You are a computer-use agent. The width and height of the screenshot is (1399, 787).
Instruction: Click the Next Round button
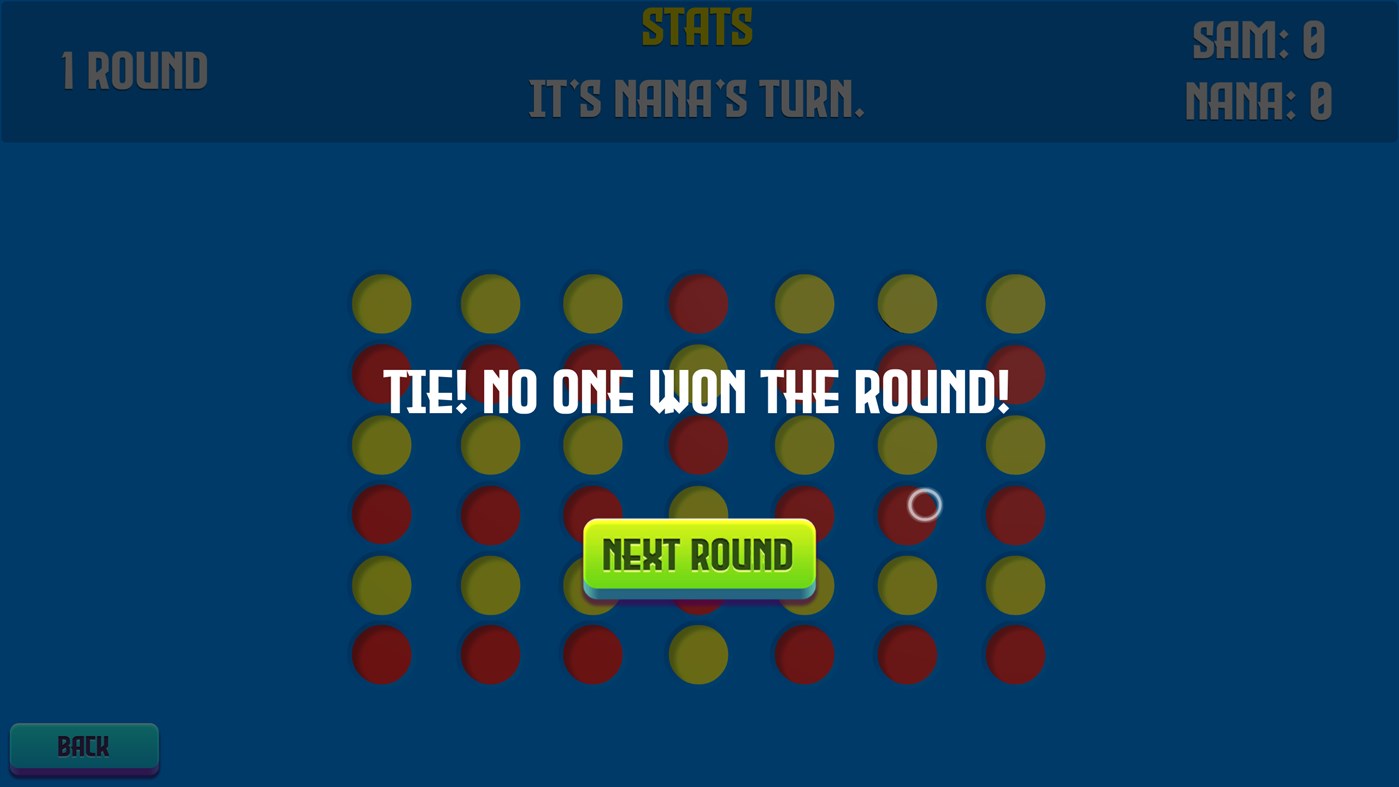(698, 555)
